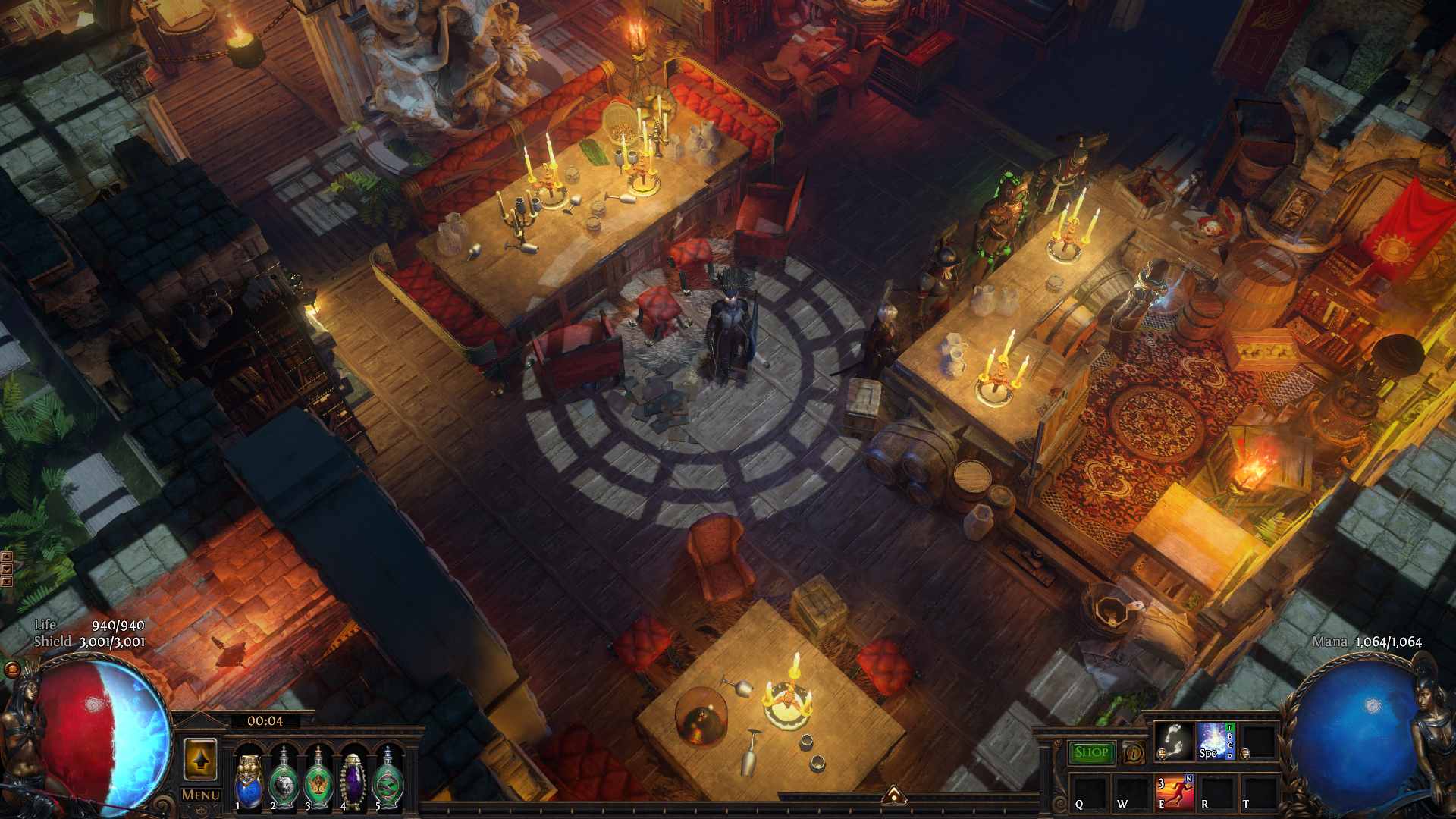
Task: Click the orange info speech-bubble icon
Action: coord(1134,752)
